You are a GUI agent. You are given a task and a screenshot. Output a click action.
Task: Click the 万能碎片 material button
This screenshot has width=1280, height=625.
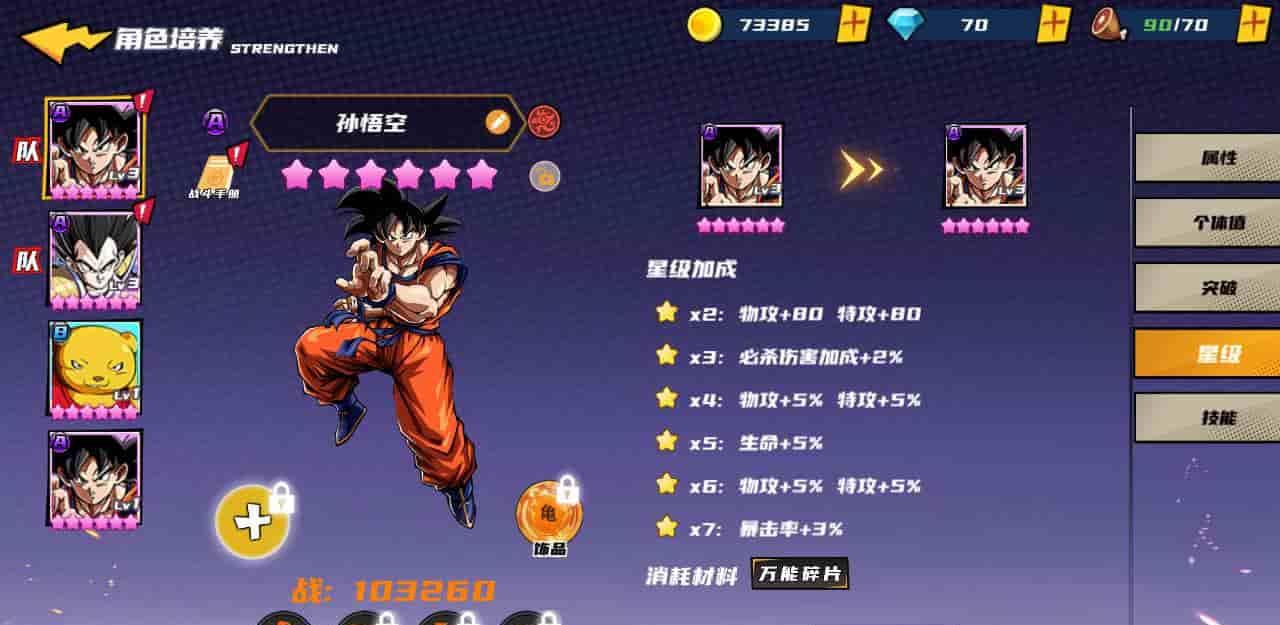pos(800,574)
